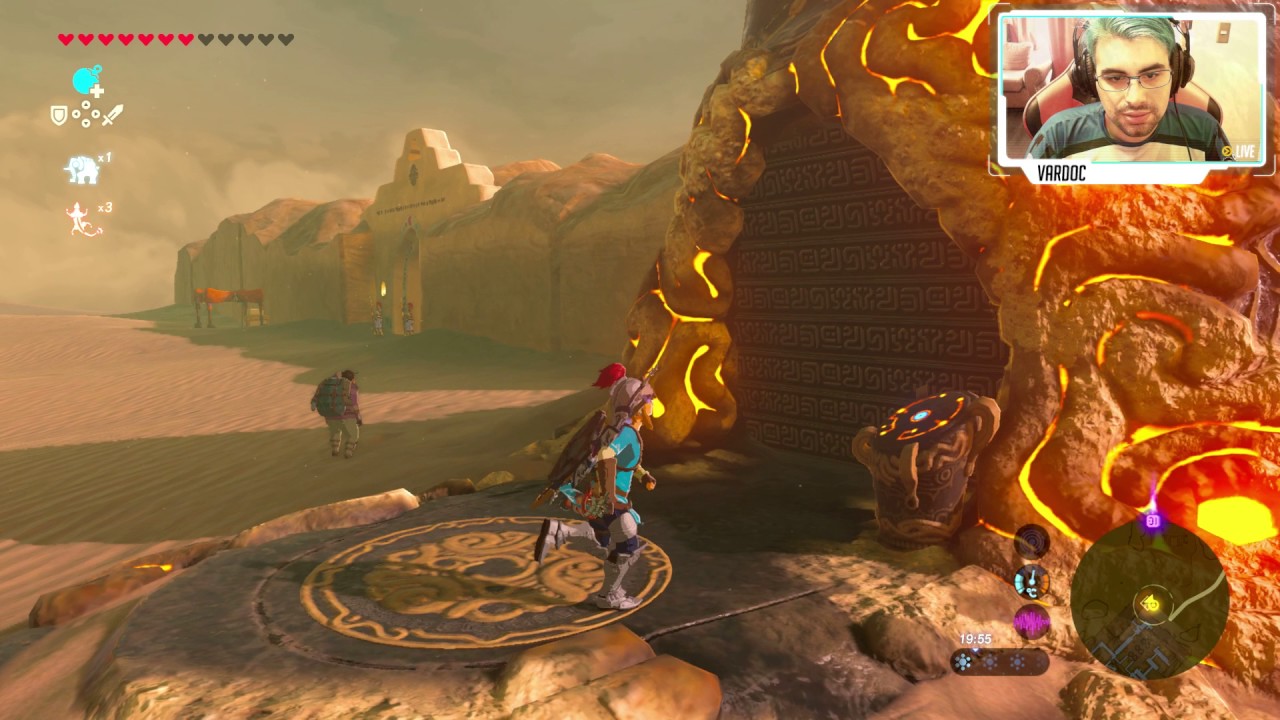Activate the elephant Mipha's Grace ability
1280x720 pixels.
coord(83,169)
